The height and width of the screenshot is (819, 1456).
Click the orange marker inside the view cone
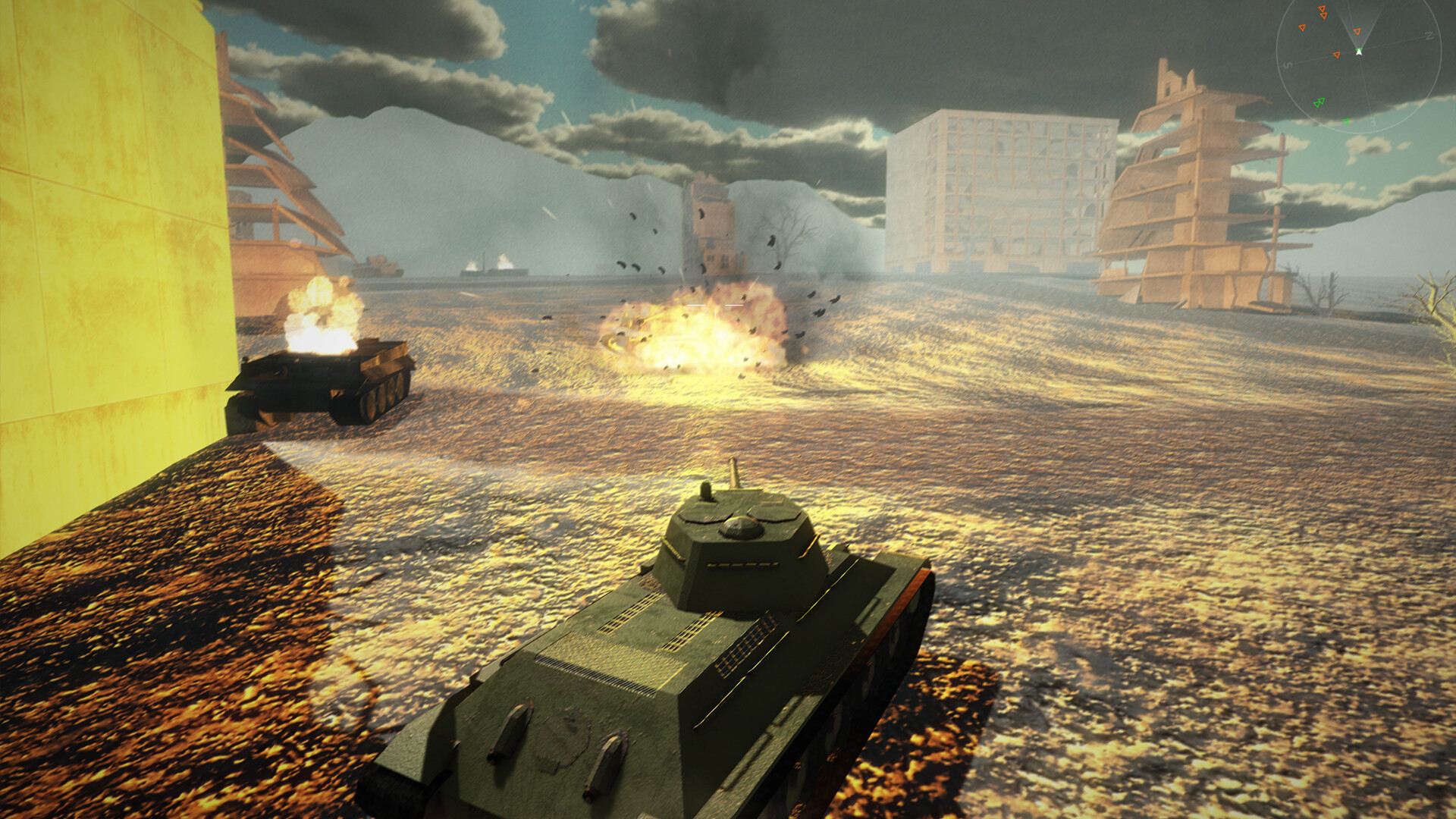pos(1357,32)
